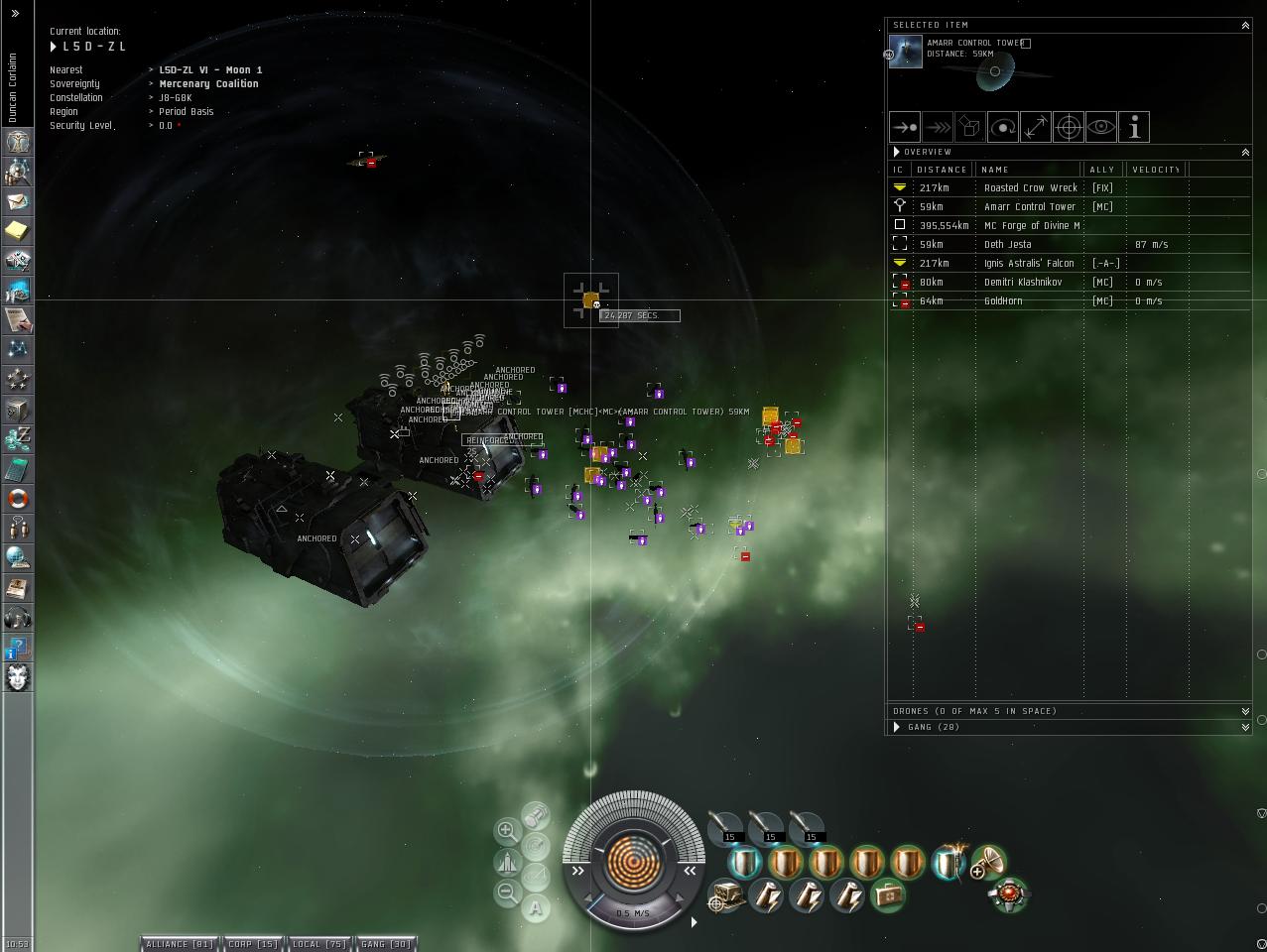Open the Alliance chat channel tab

point(180,944)
